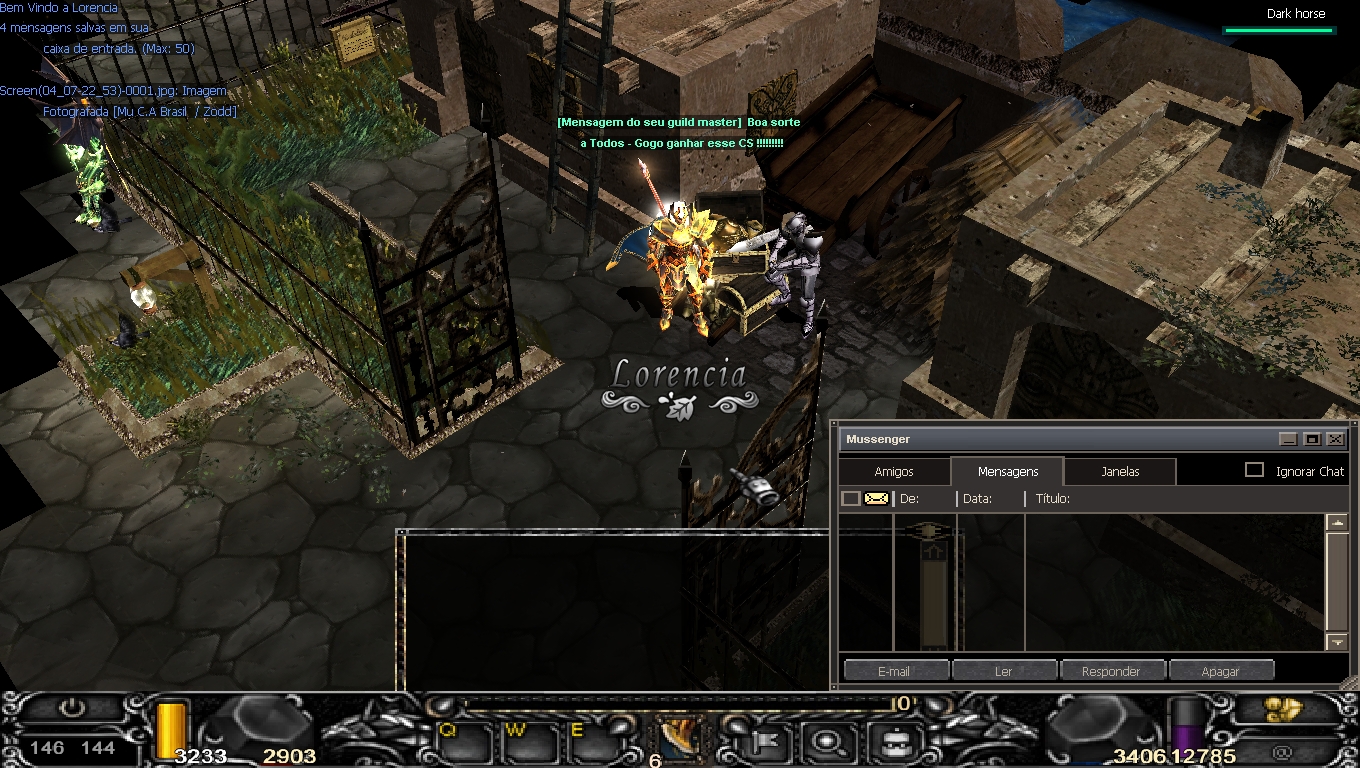Click the yellow envelope column icon
The image size is (1360, 768).
coord(876,498)
